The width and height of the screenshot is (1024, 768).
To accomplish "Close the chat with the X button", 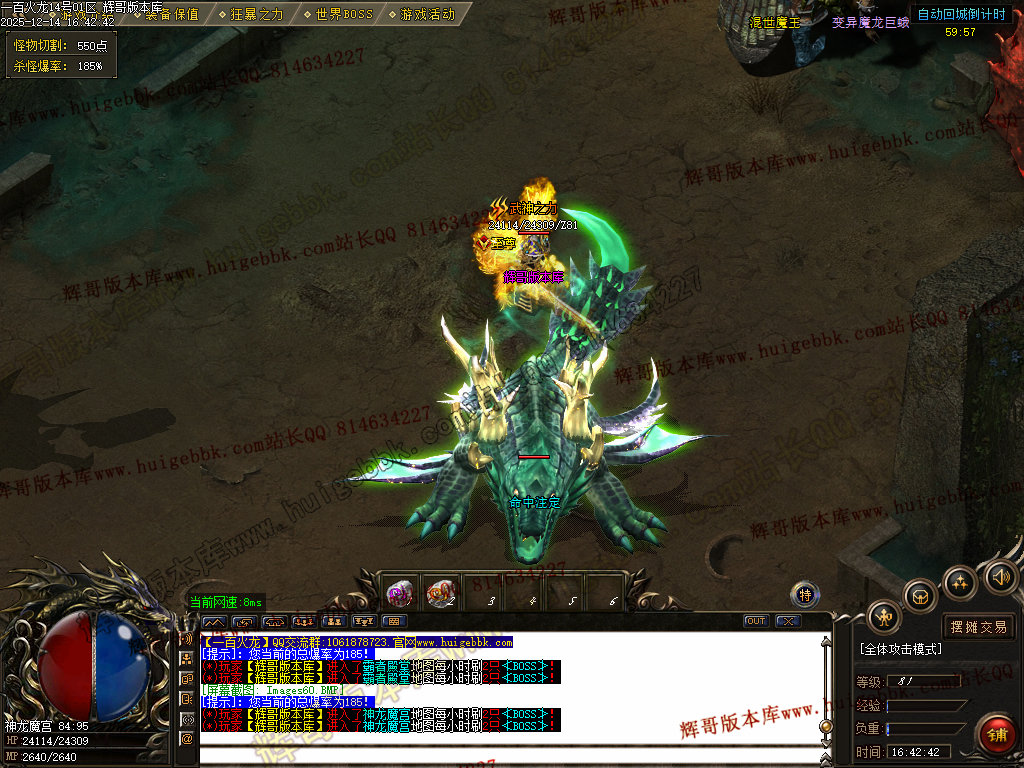I will coord(789,621).
